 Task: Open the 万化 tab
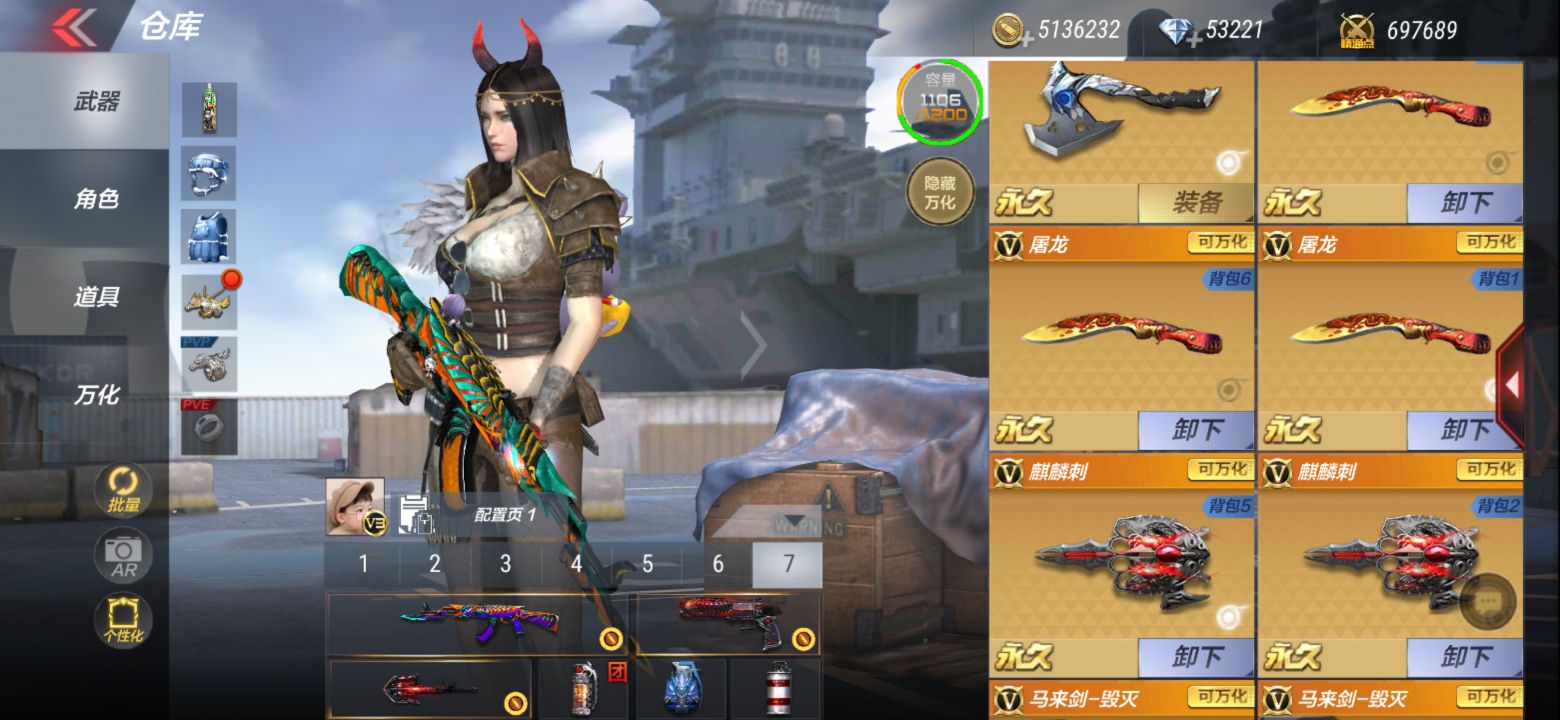96,395
